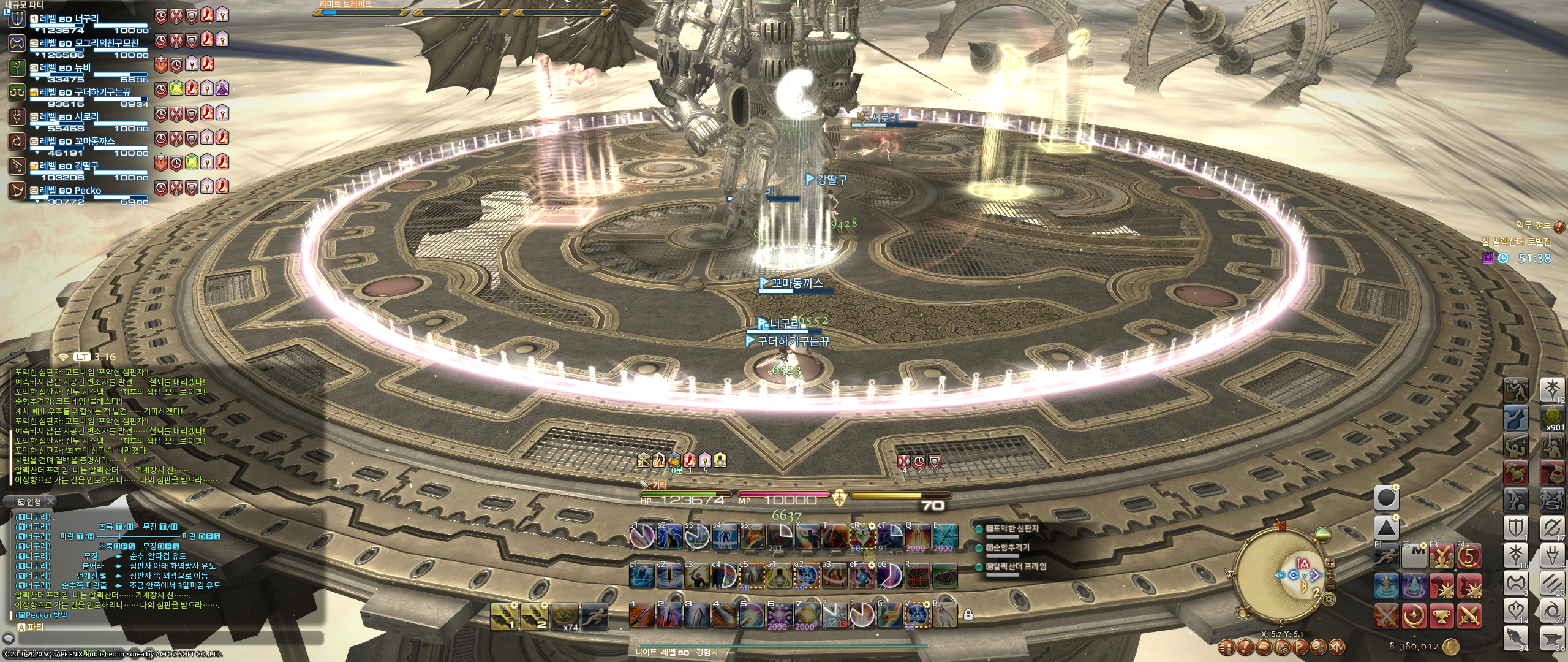Open the XIV system menu icon
Viewport: 1568px width, 662px height.
[1336, 647]
